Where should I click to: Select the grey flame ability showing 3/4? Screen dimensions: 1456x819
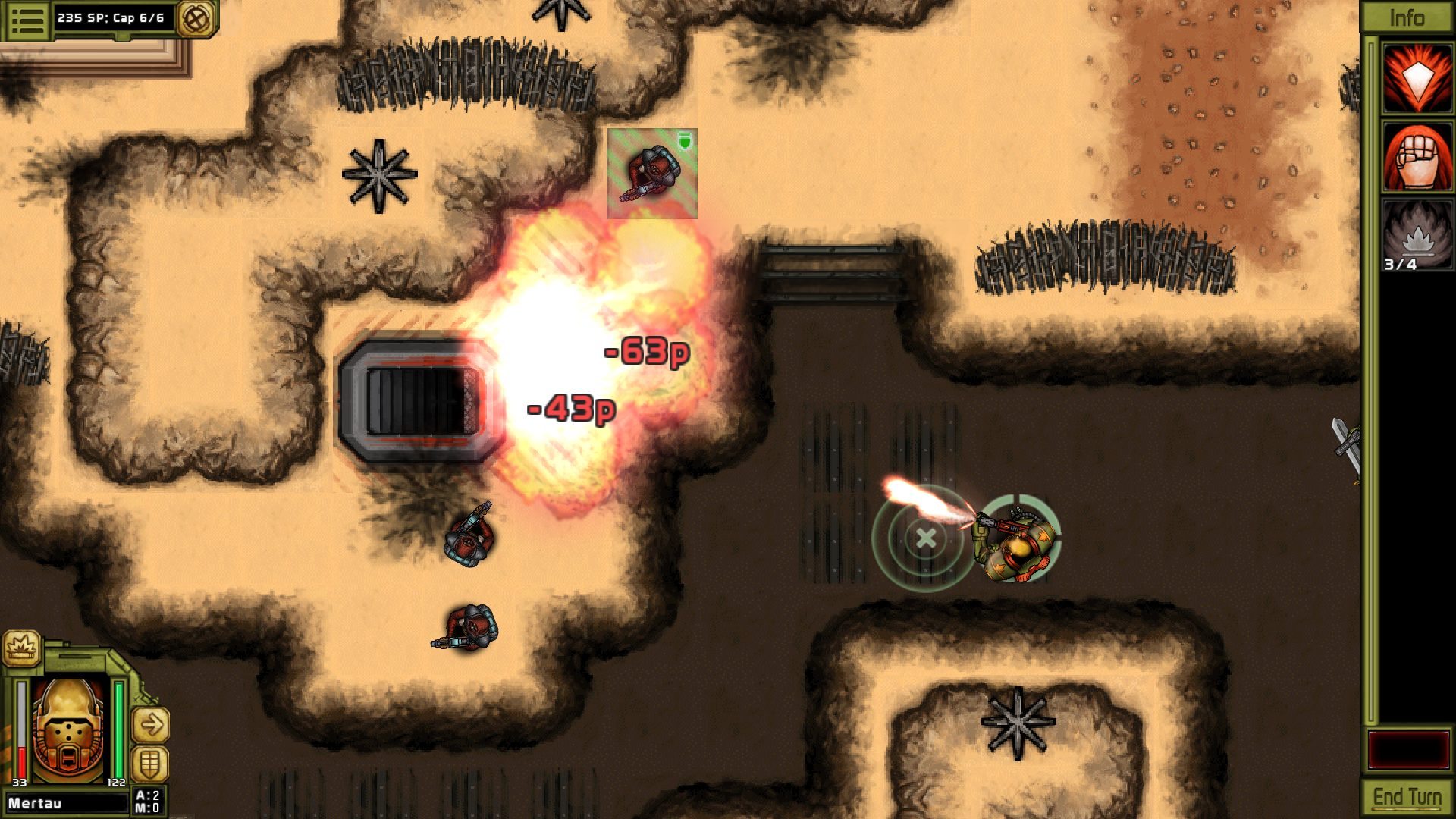[x=1417, y=235]
